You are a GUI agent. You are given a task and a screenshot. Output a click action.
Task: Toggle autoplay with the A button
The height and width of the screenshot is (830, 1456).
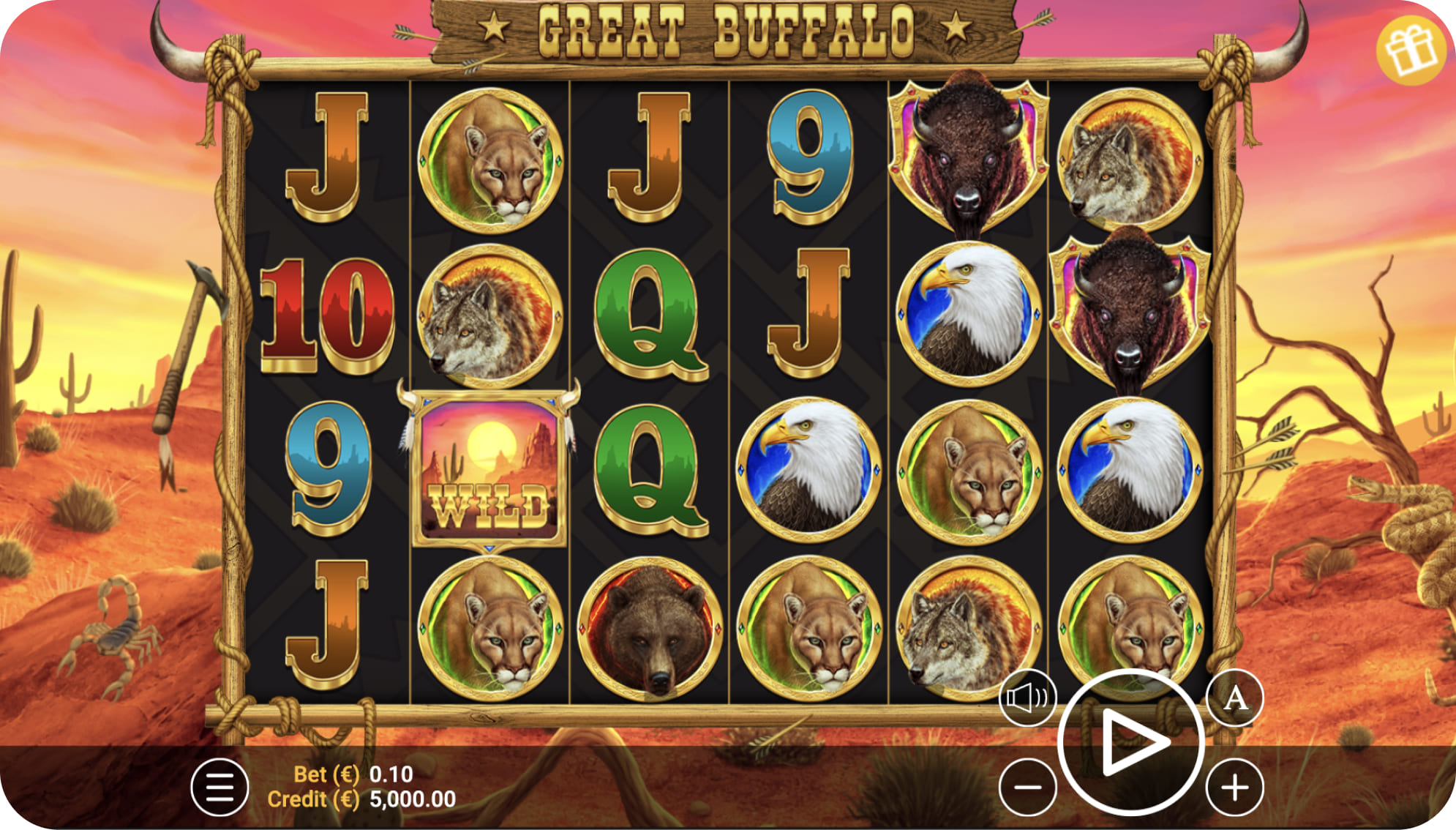coord(1234,698)
